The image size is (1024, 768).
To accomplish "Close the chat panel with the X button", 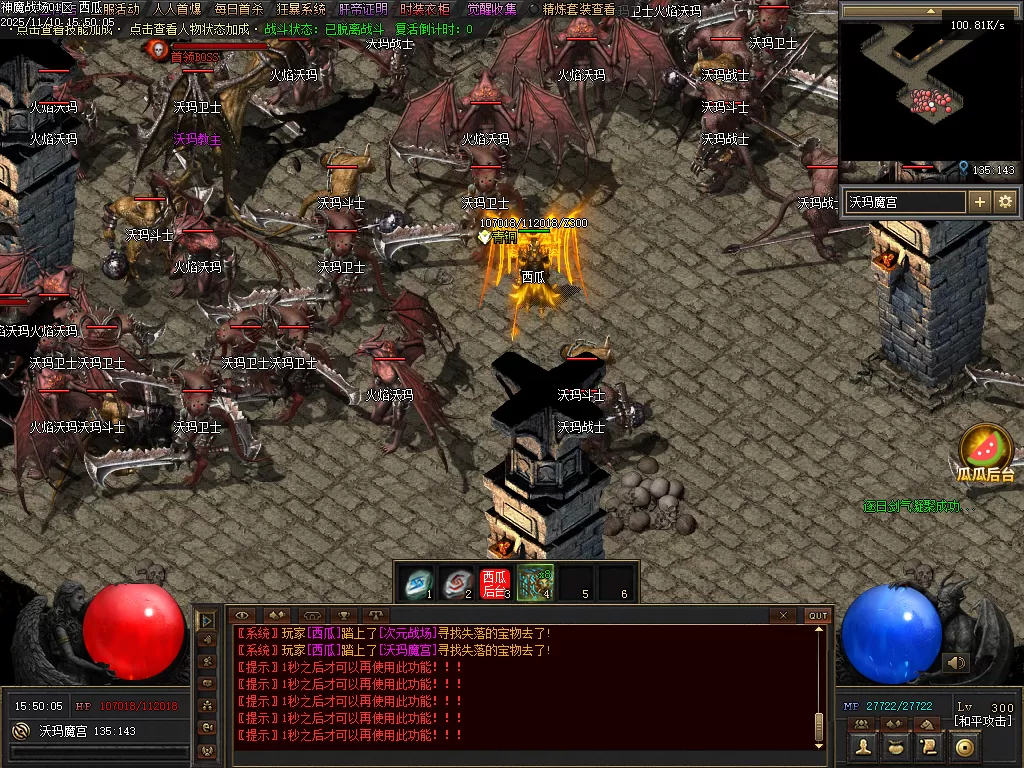I will click(784, 616).
